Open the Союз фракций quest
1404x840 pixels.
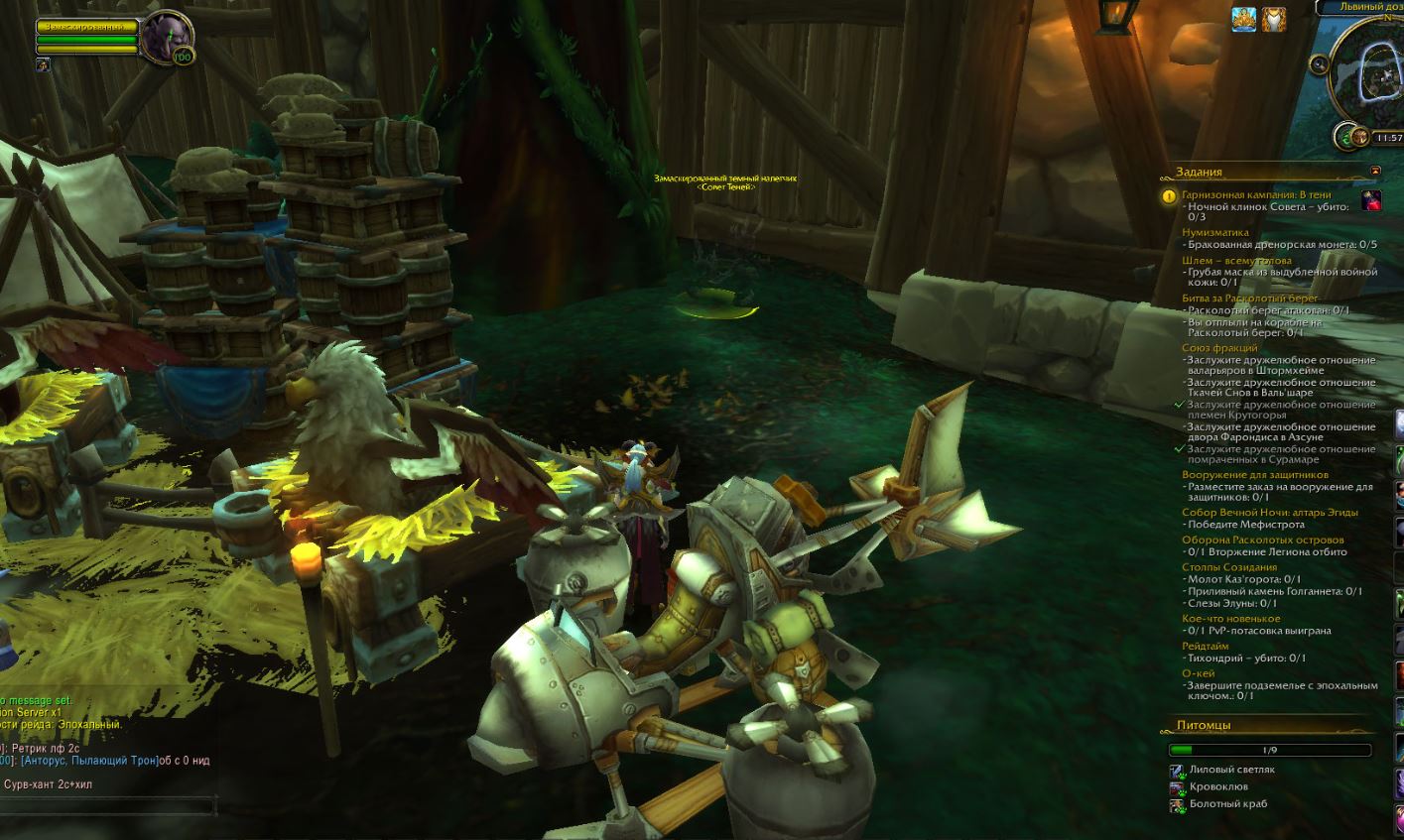1219,348
